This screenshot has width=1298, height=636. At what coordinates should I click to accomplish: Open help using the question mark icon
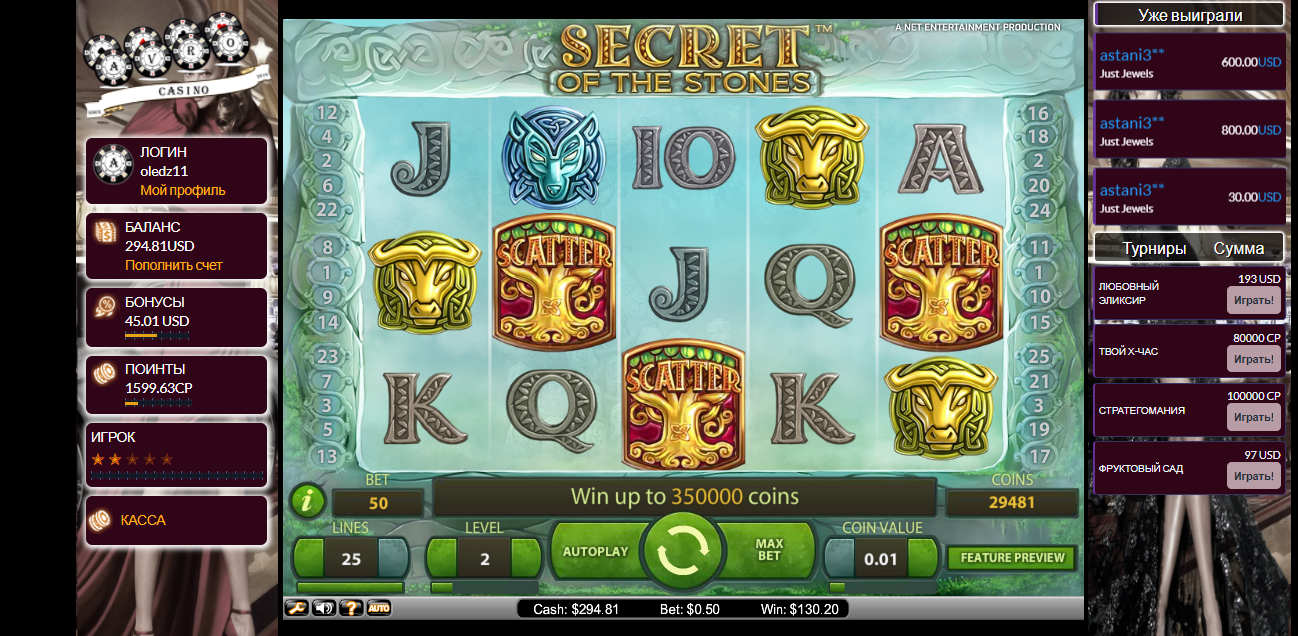point(350,607)
